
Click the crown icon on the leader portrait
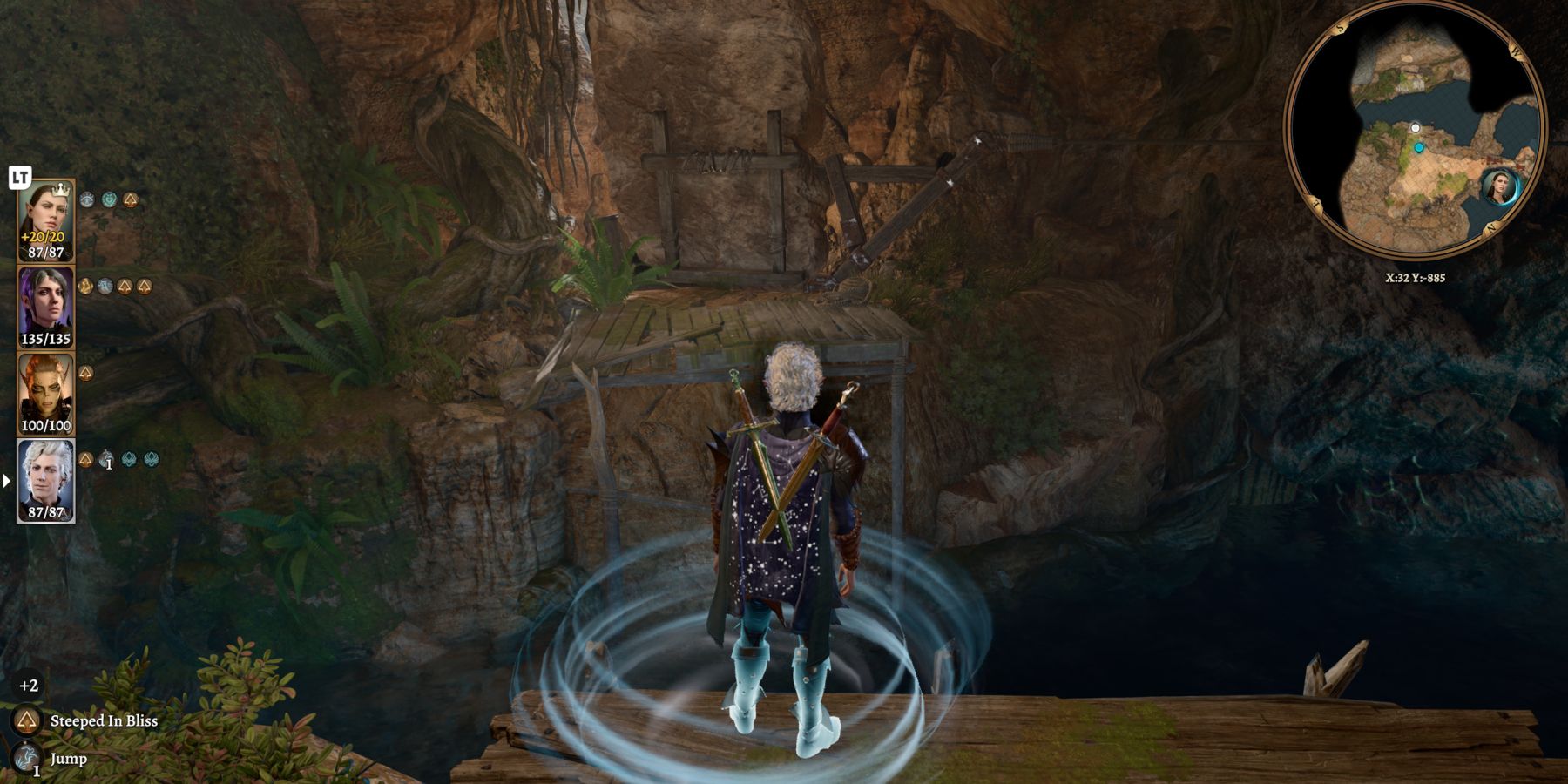pyautogui.click(x=59, y=189)
